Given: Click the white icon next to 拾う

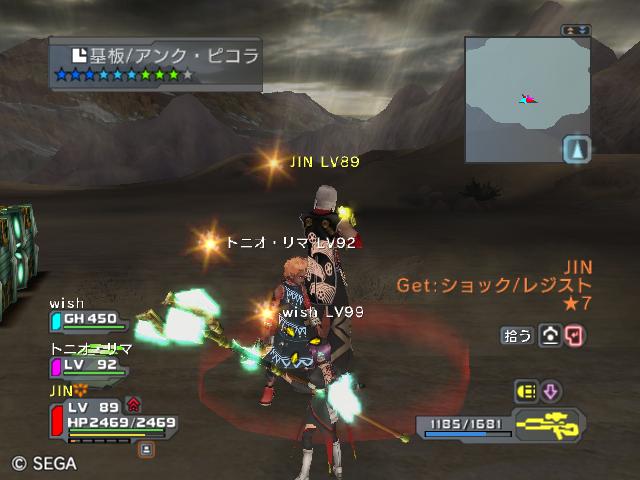Looking at the screenshot, I should click(x=550, y=336).
